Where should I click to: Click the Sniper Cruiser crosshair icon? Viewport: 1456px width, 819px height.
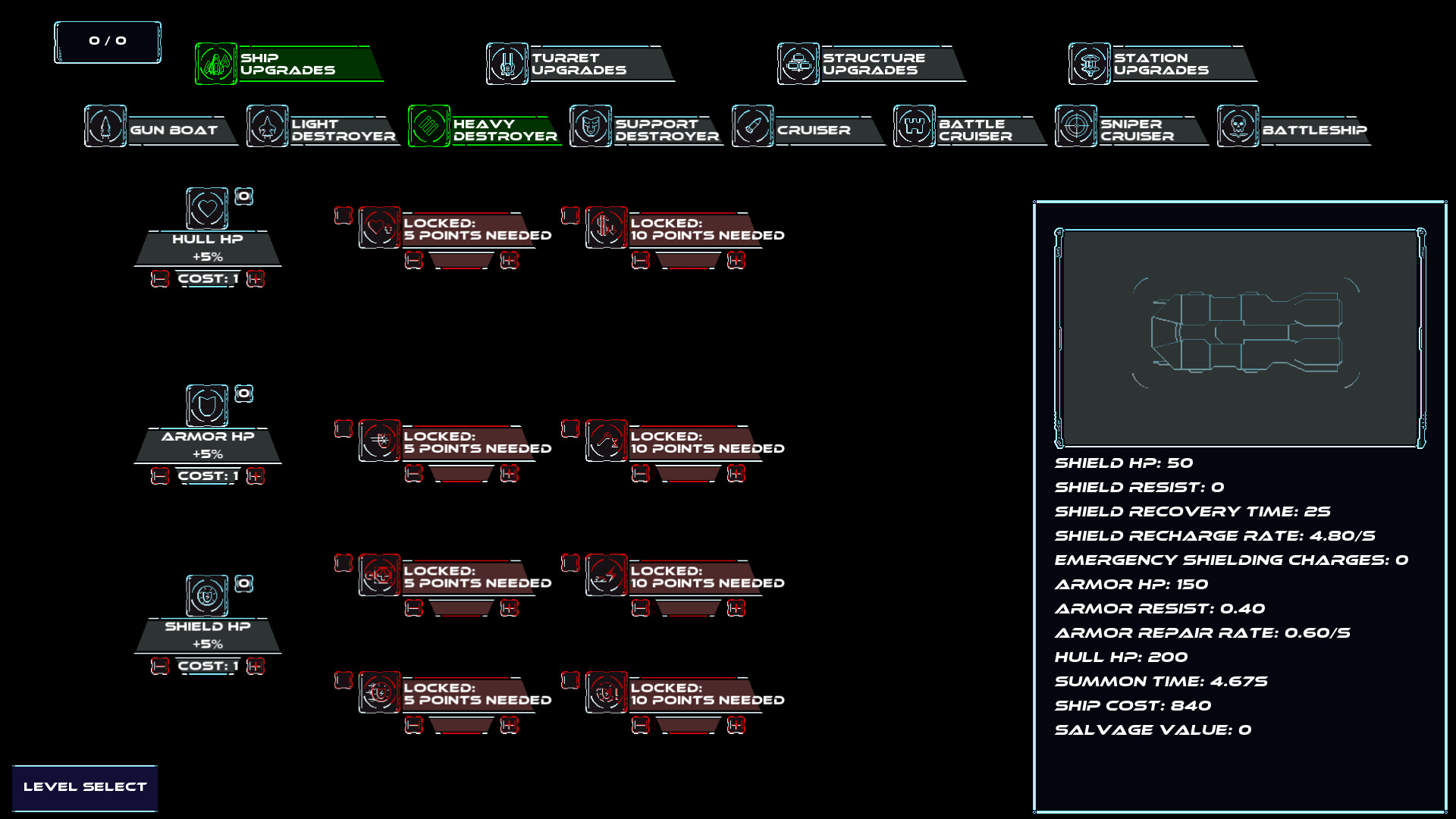click(x=1076, y=127)
